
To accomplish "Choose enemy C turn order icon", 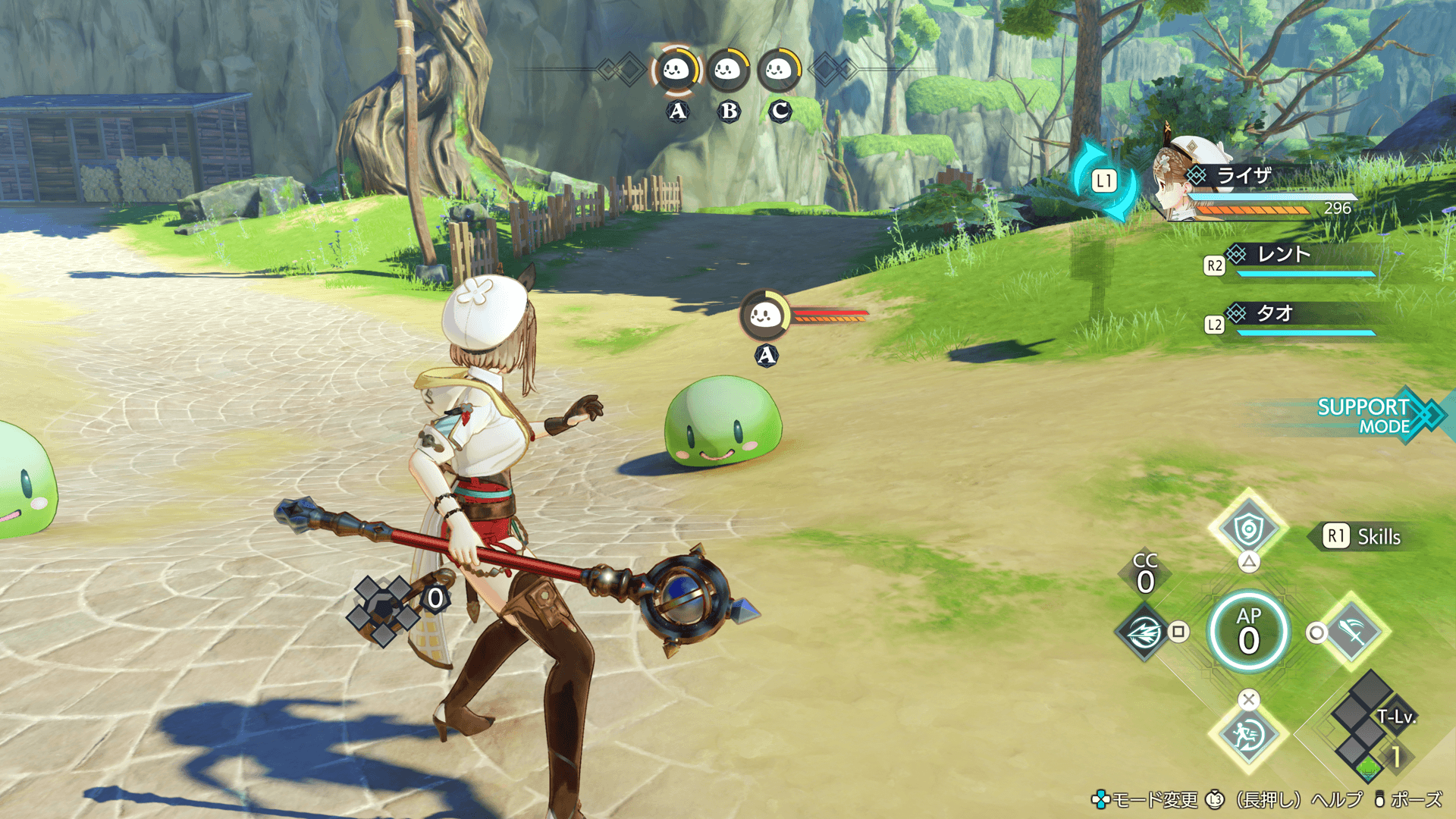I will click(x=779, y=71).
